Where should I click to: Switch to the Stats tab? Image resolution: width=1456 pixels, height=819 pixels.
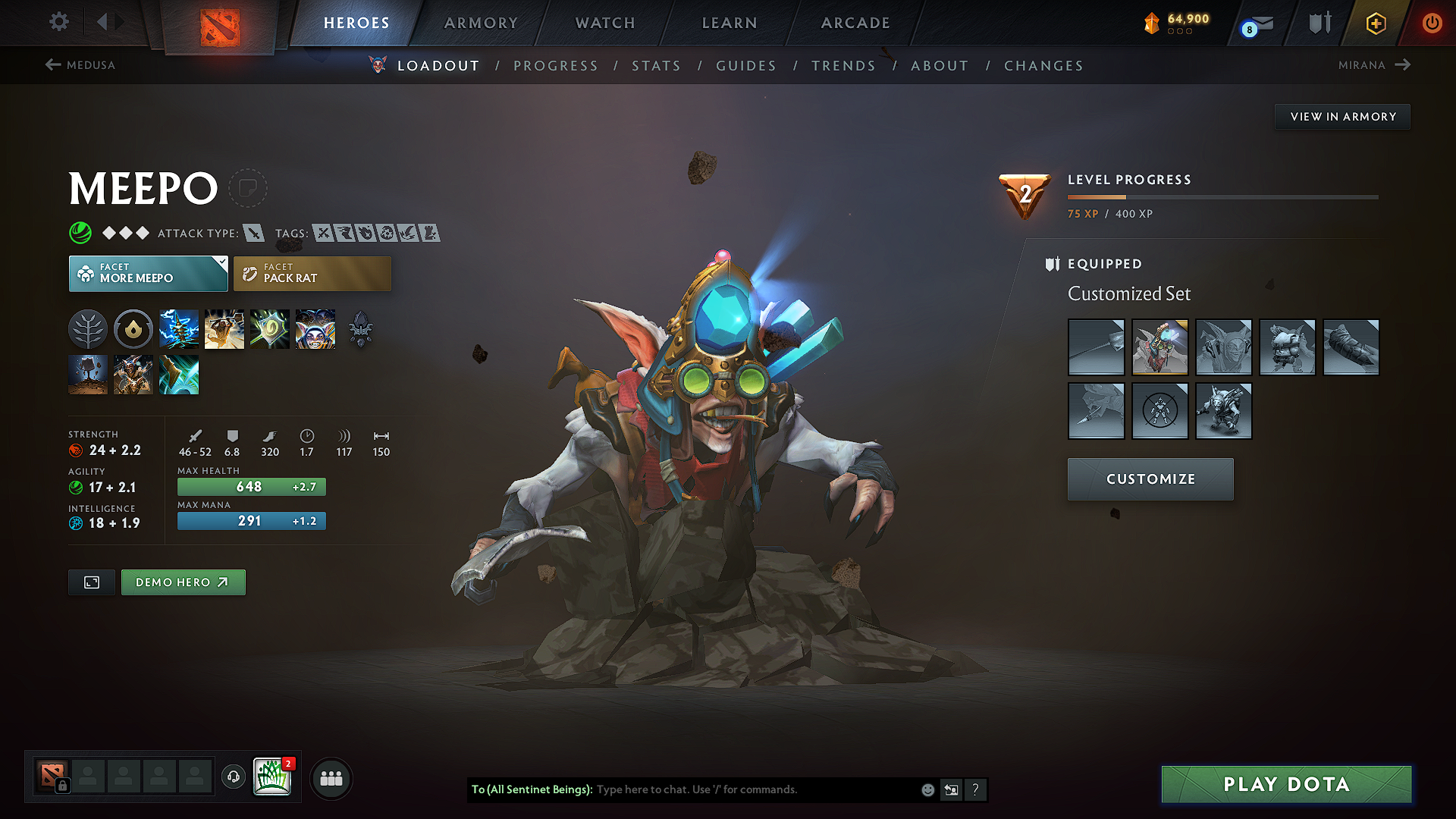656,66
